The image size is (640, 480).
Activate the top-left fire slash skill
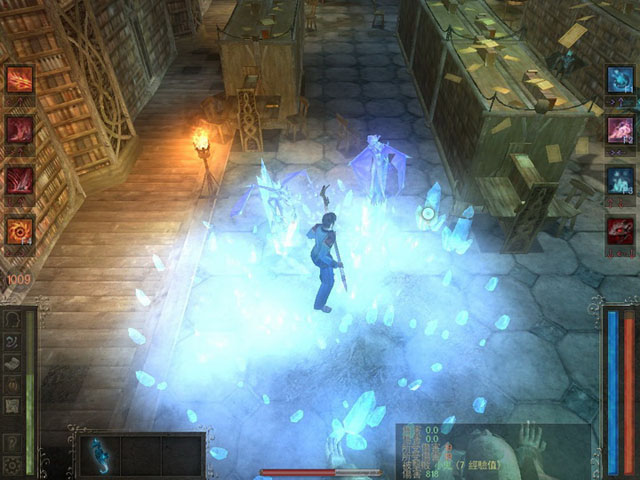(20, 79)
